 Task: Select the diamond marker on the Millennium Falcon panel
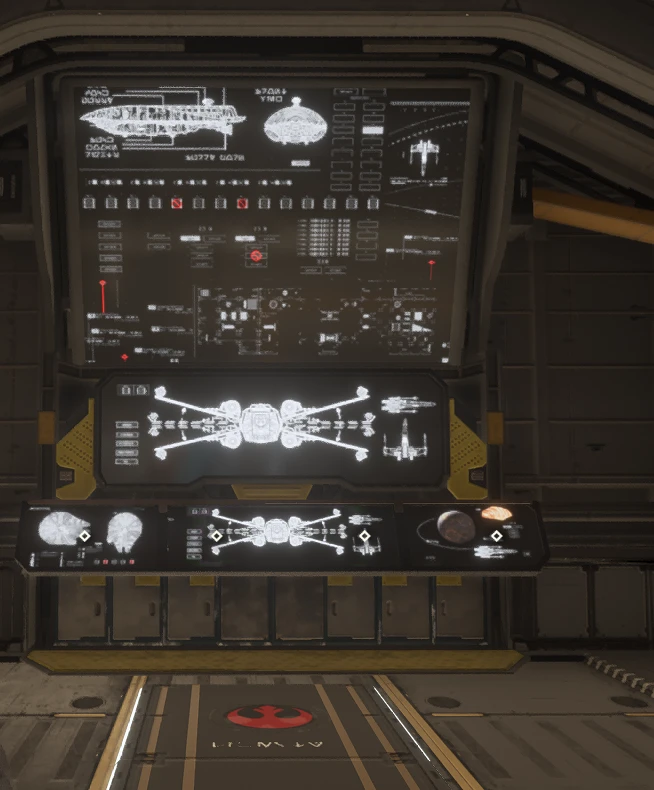86,537
